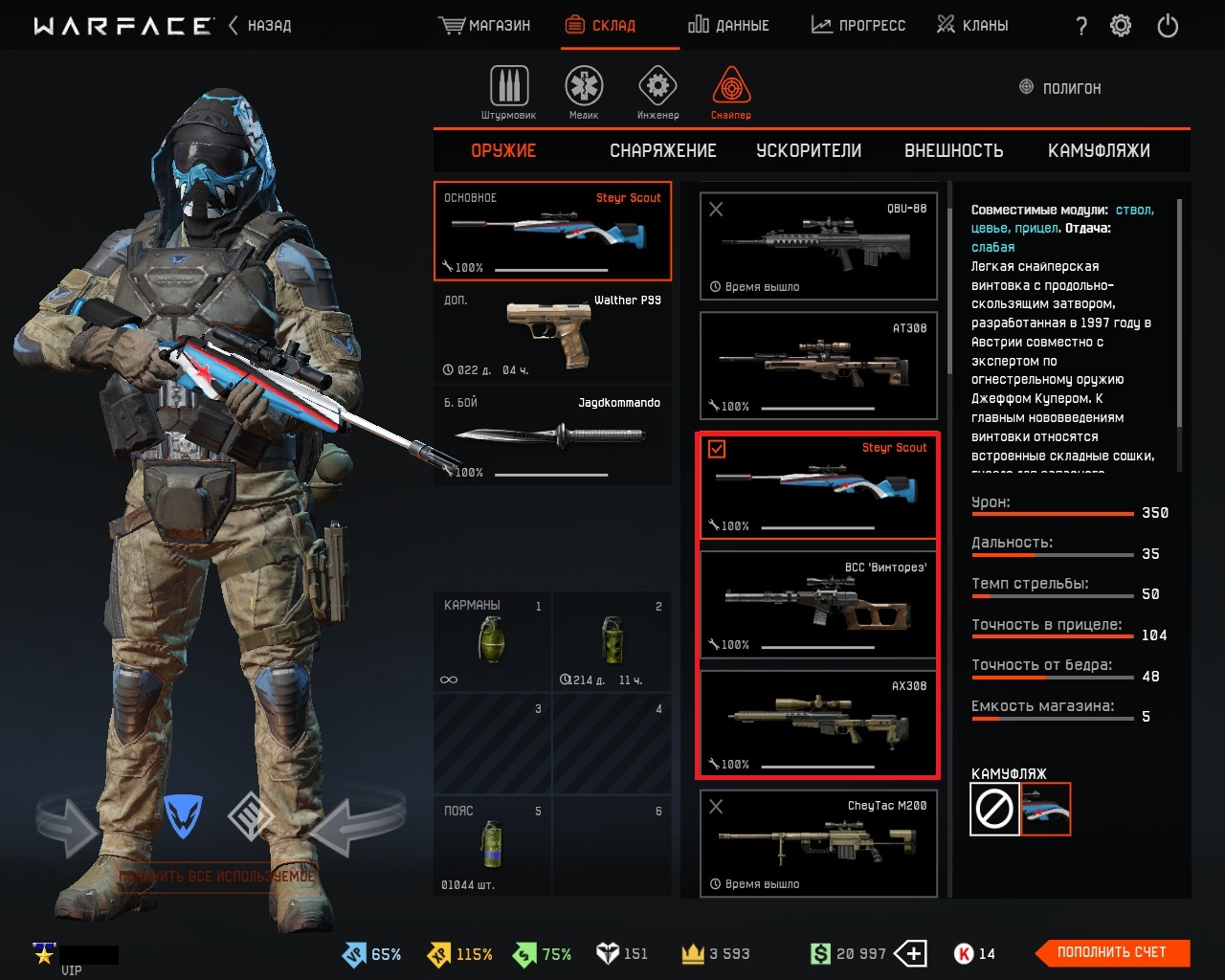Screen dimensions: 1225x980
Task: Go back with the Назад button
Action: click(259, 26)
